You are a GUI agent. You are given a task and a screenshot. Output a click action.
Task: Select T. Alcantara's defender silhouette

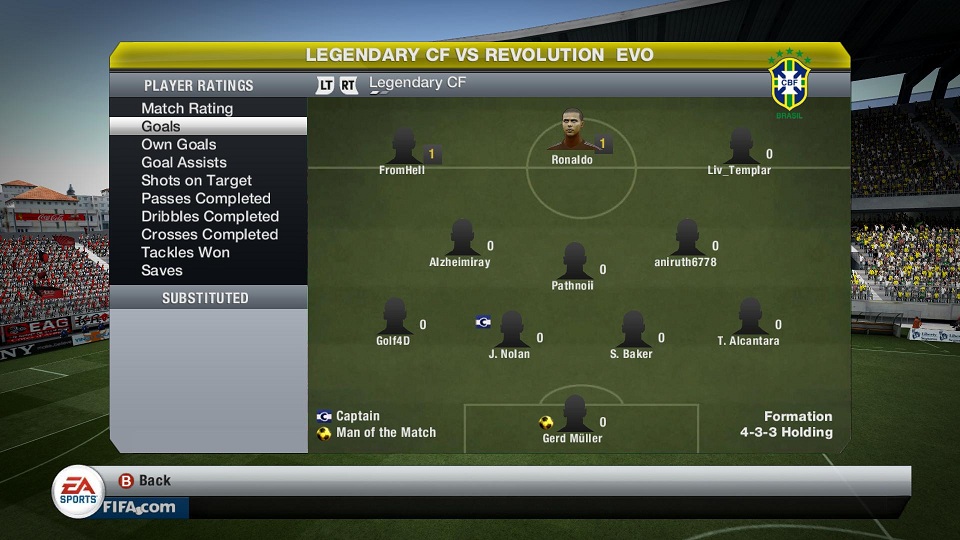click(749, 317)
